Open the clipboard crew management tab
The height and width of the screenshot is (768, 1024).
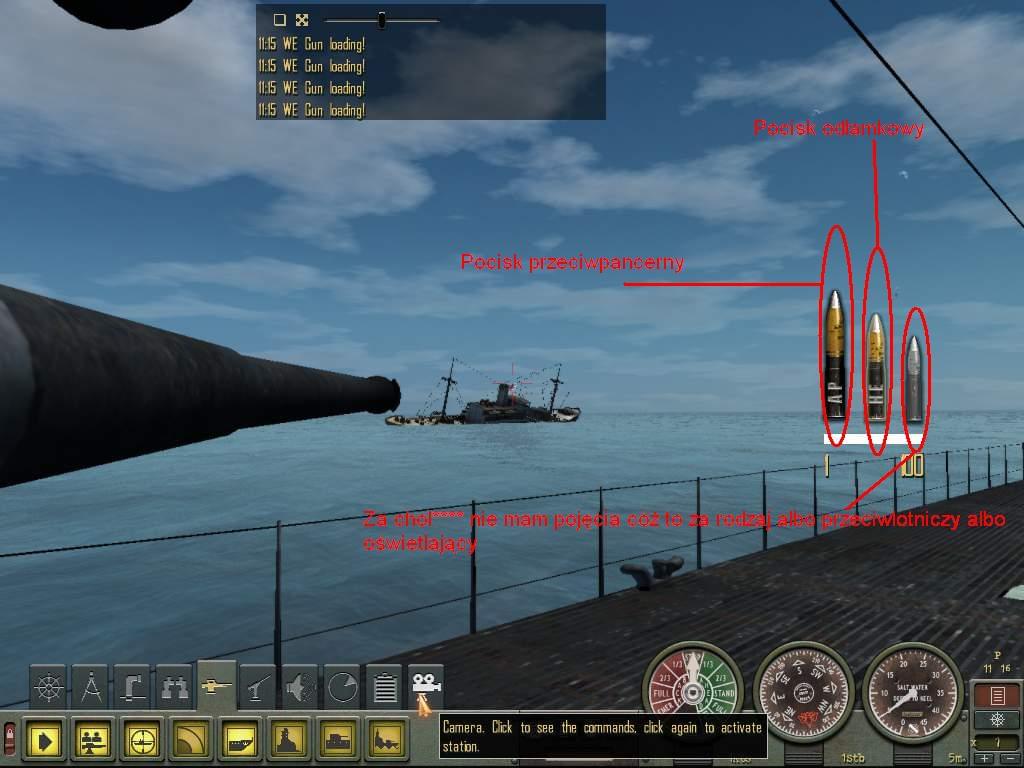(x=385, y=687)
